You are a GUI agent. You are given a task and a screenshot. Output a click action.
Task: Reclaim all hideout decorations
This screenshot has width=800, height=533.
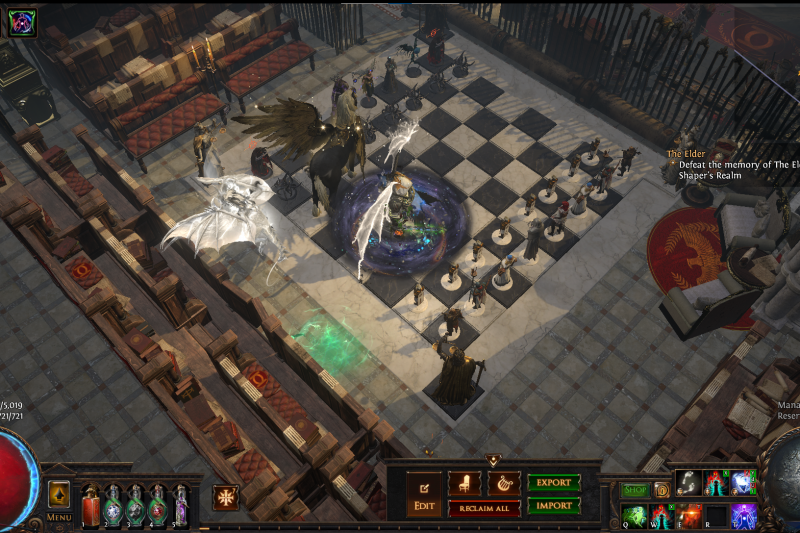[484, 509]
